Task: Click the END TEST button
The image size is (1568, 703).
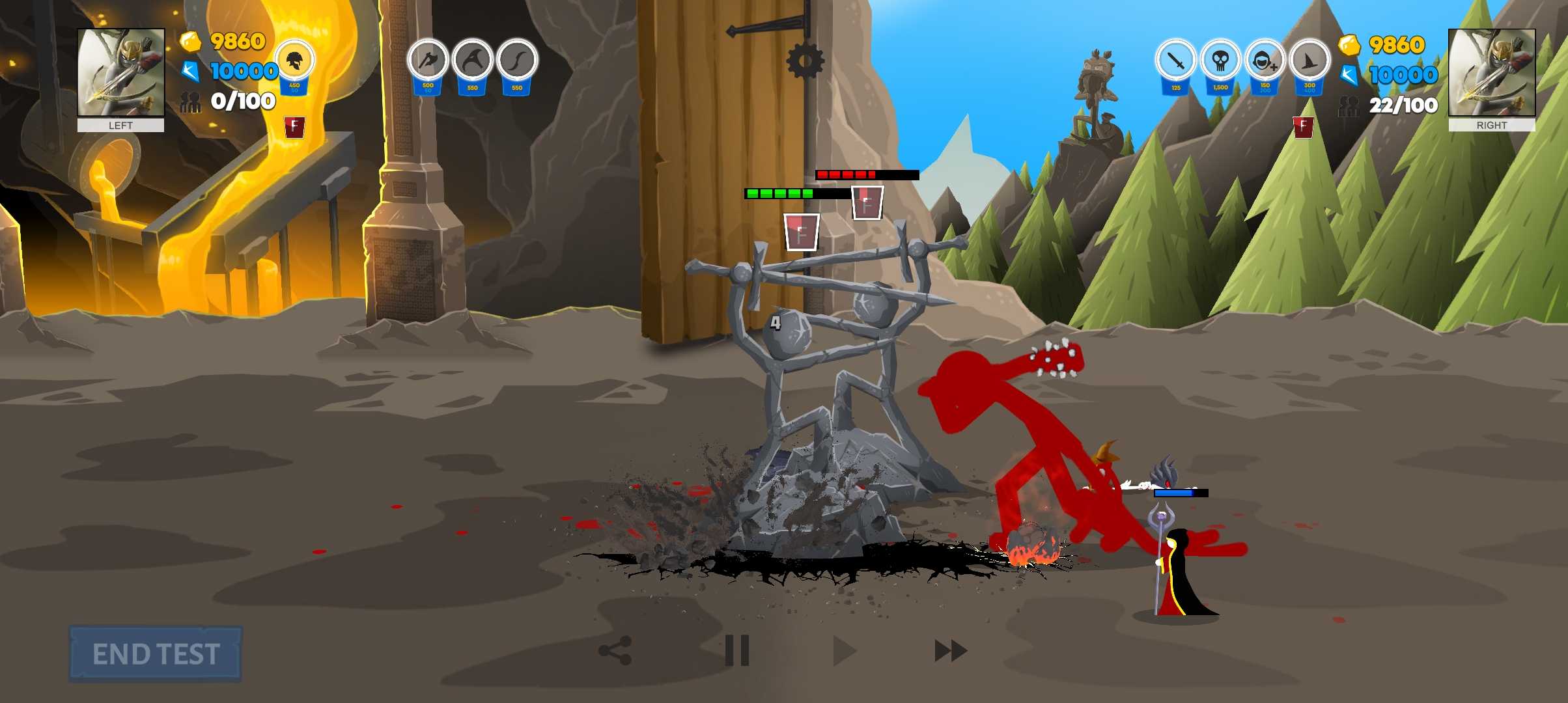Action: pos(156,654)
